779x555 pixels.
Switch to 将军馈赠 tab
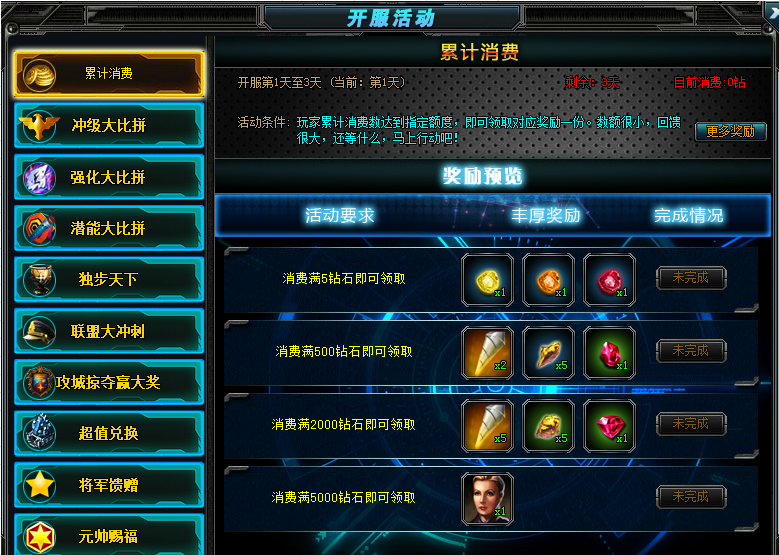pos(108,485)
